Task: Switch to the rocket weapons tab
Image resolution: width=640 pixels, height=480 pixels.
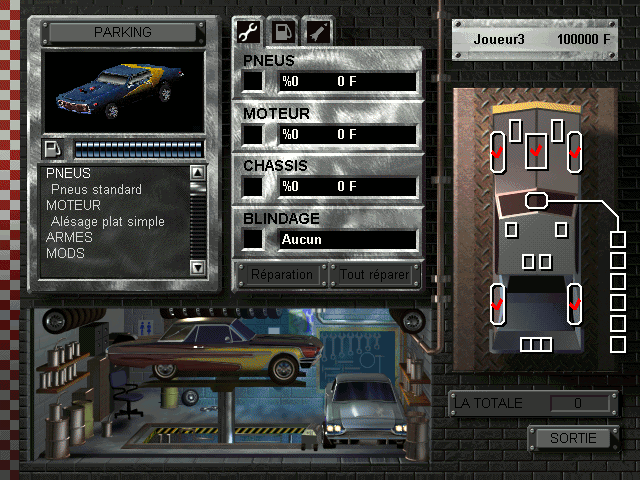Action: pos(318,32)
